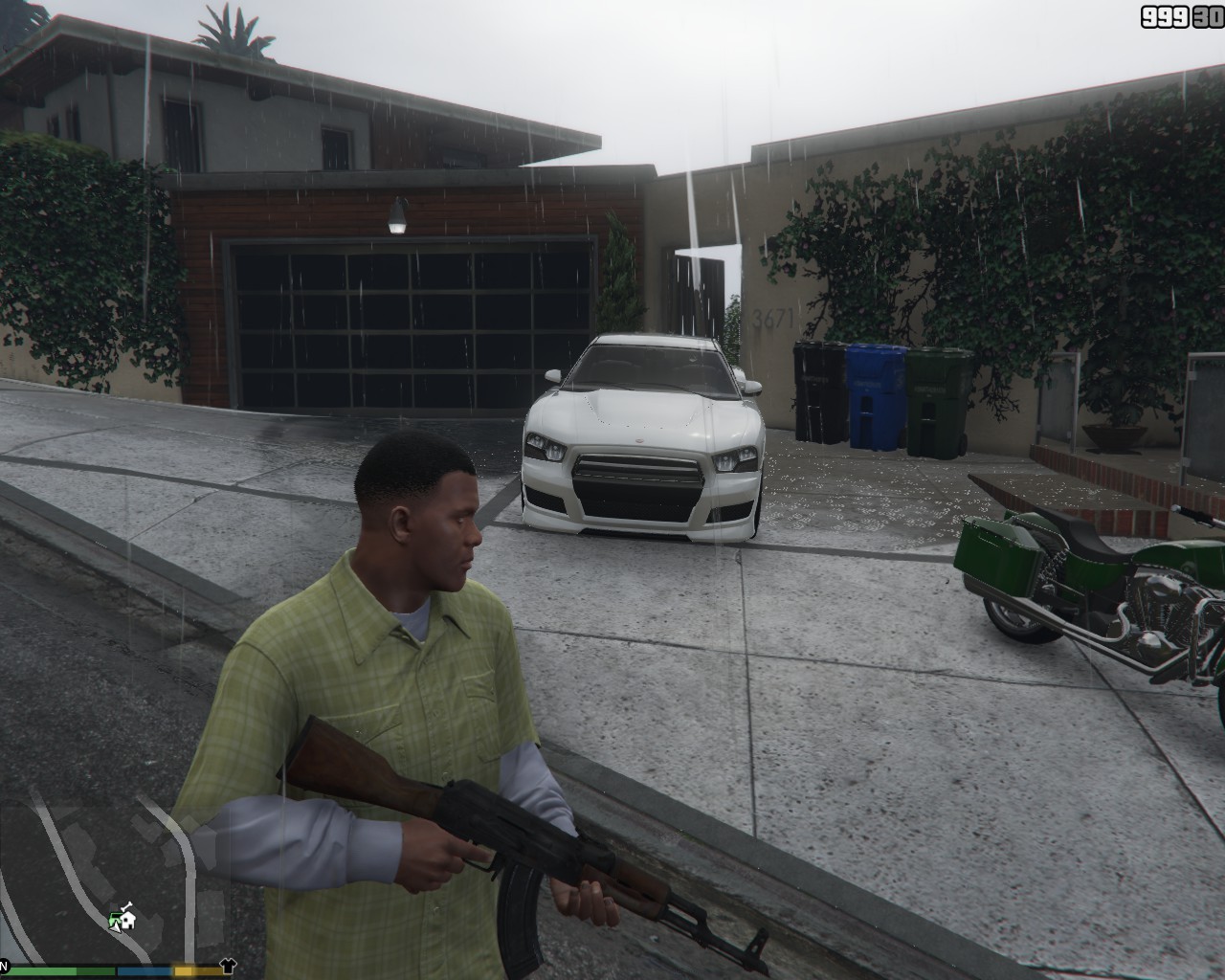This screenshot has height=980, width=1225.
Task: Click the house number 3671 on the wall
Action: click(771, 319)
